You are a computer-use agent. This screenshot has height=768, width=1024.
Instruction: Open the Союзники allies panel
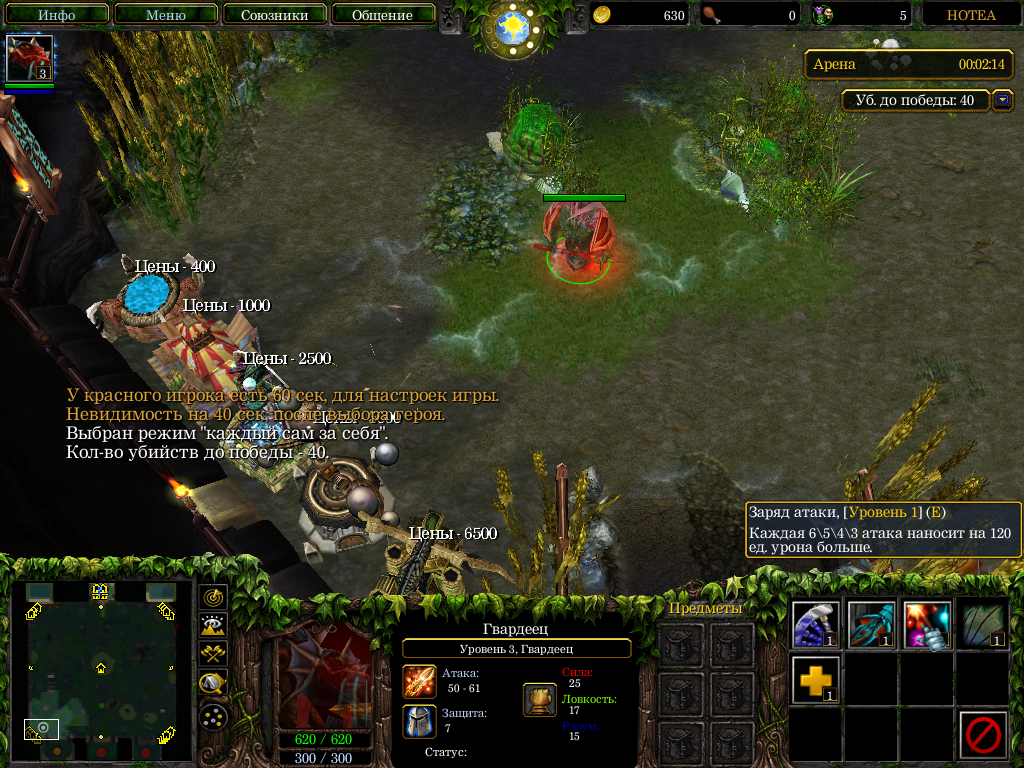click(x=274, y=15)
